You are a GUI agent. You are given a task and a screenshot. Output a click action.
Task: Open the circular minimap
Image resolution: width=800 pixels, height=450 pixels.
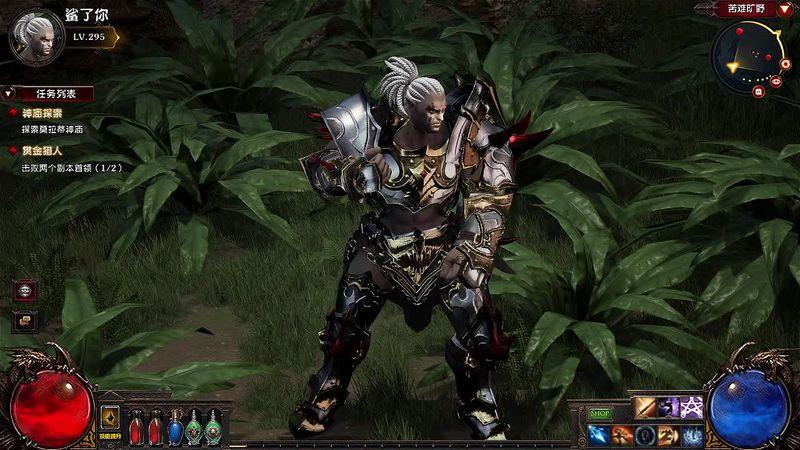749,56
